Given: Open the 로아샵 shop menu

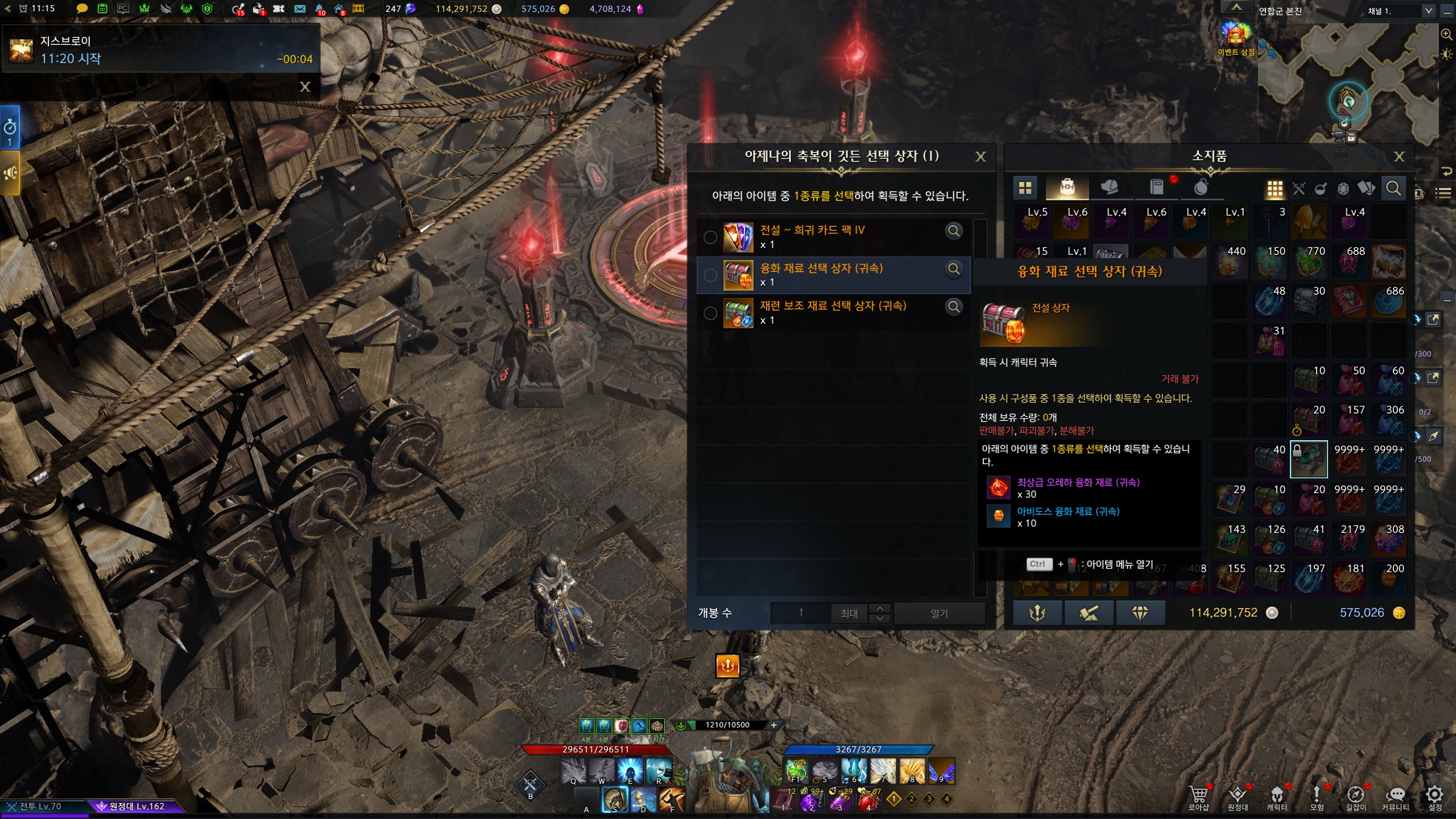Looking at the screenshot, I should (1198, 797).
